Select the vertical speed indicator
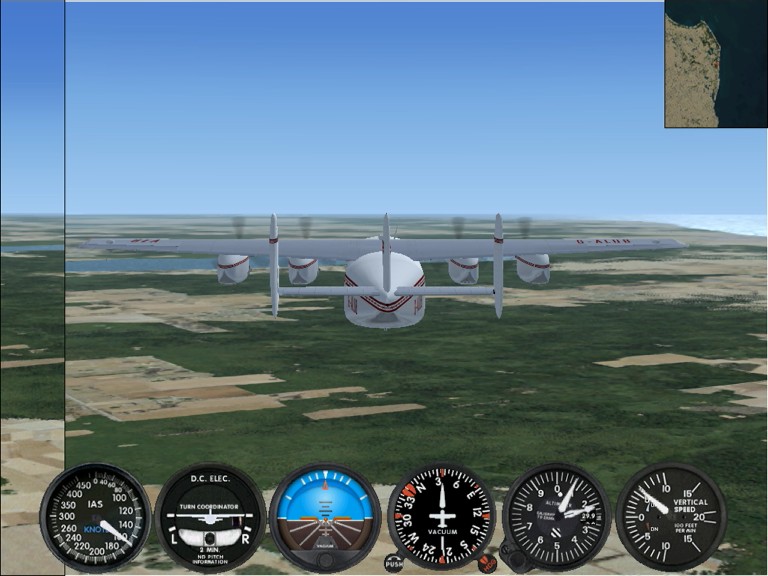This screenshot has height=576, width=768. 670,516
